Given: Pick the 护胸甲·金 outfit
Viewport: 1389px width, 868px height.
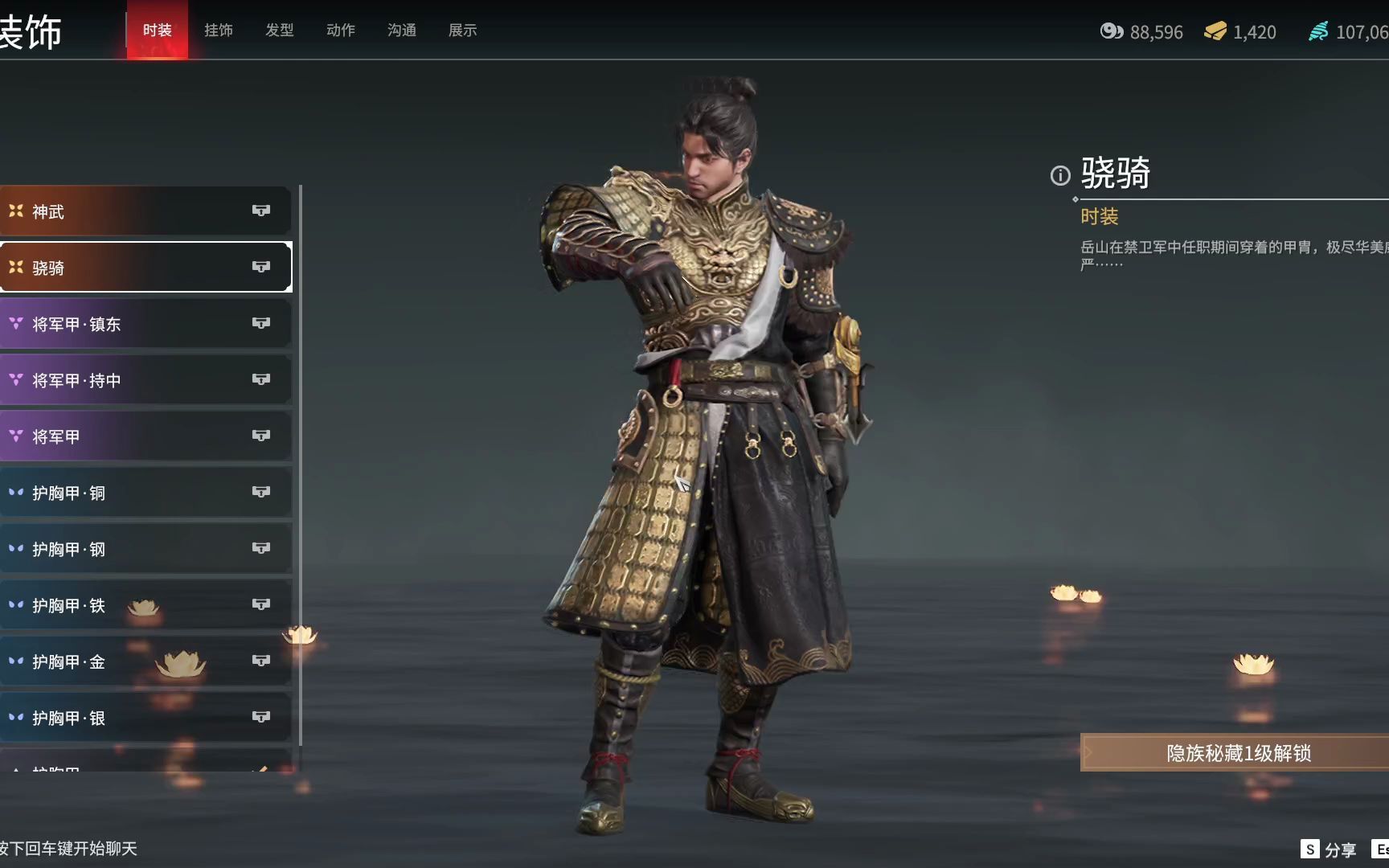Looking at the screenshot, I should (x=145, y=661).
